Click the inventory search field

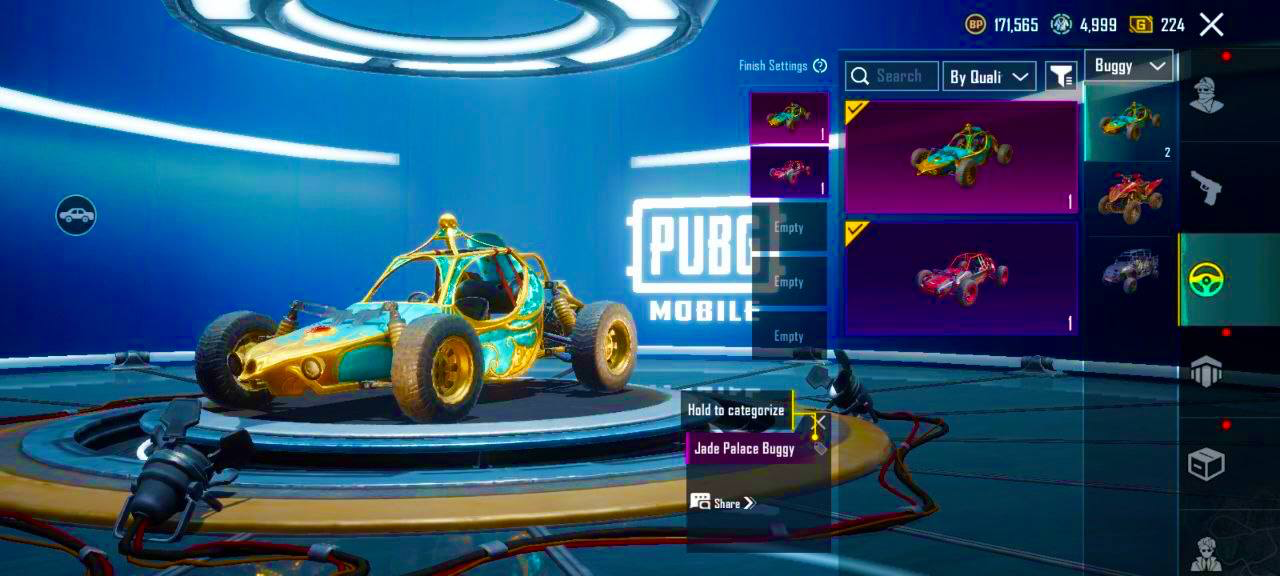[892, 76]
